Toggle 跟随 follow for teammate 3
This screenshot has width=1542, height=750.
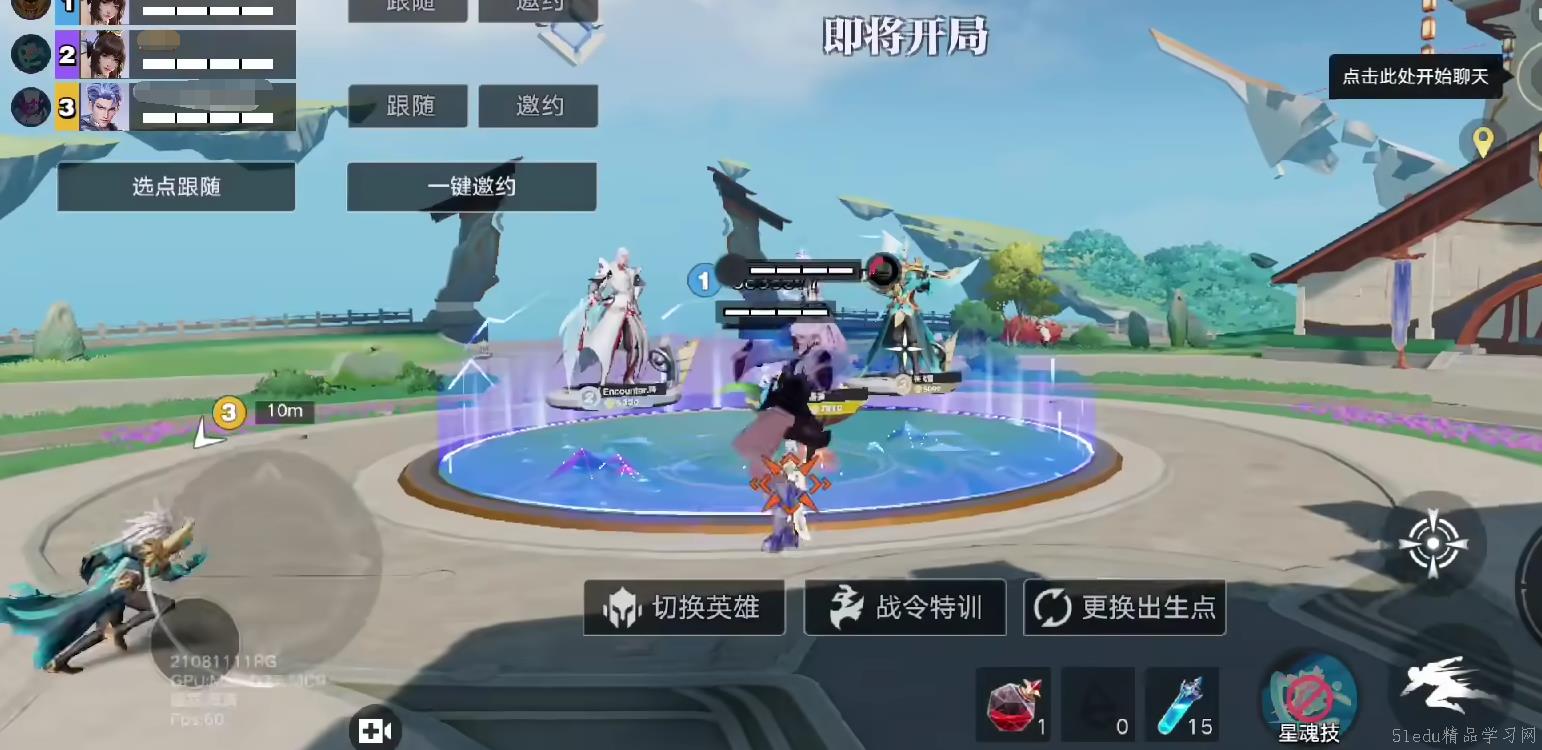coord(407,105)
